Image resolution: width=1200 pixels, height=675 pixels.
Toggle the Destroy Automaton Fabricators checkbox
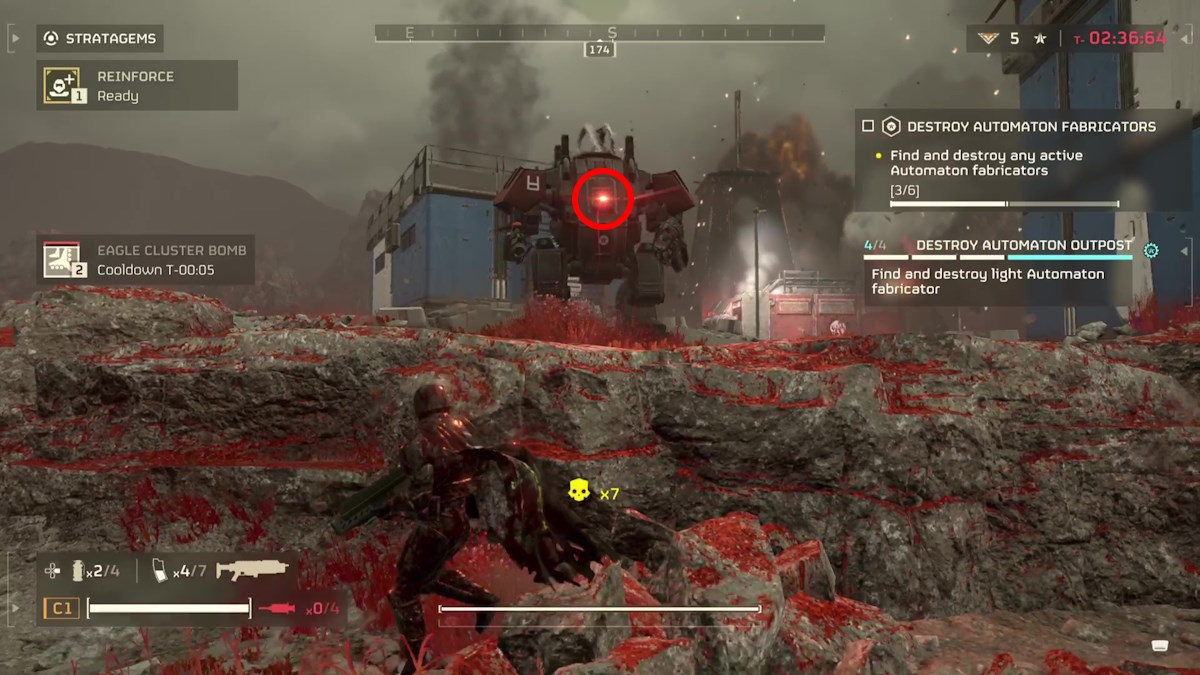point(868,127)
